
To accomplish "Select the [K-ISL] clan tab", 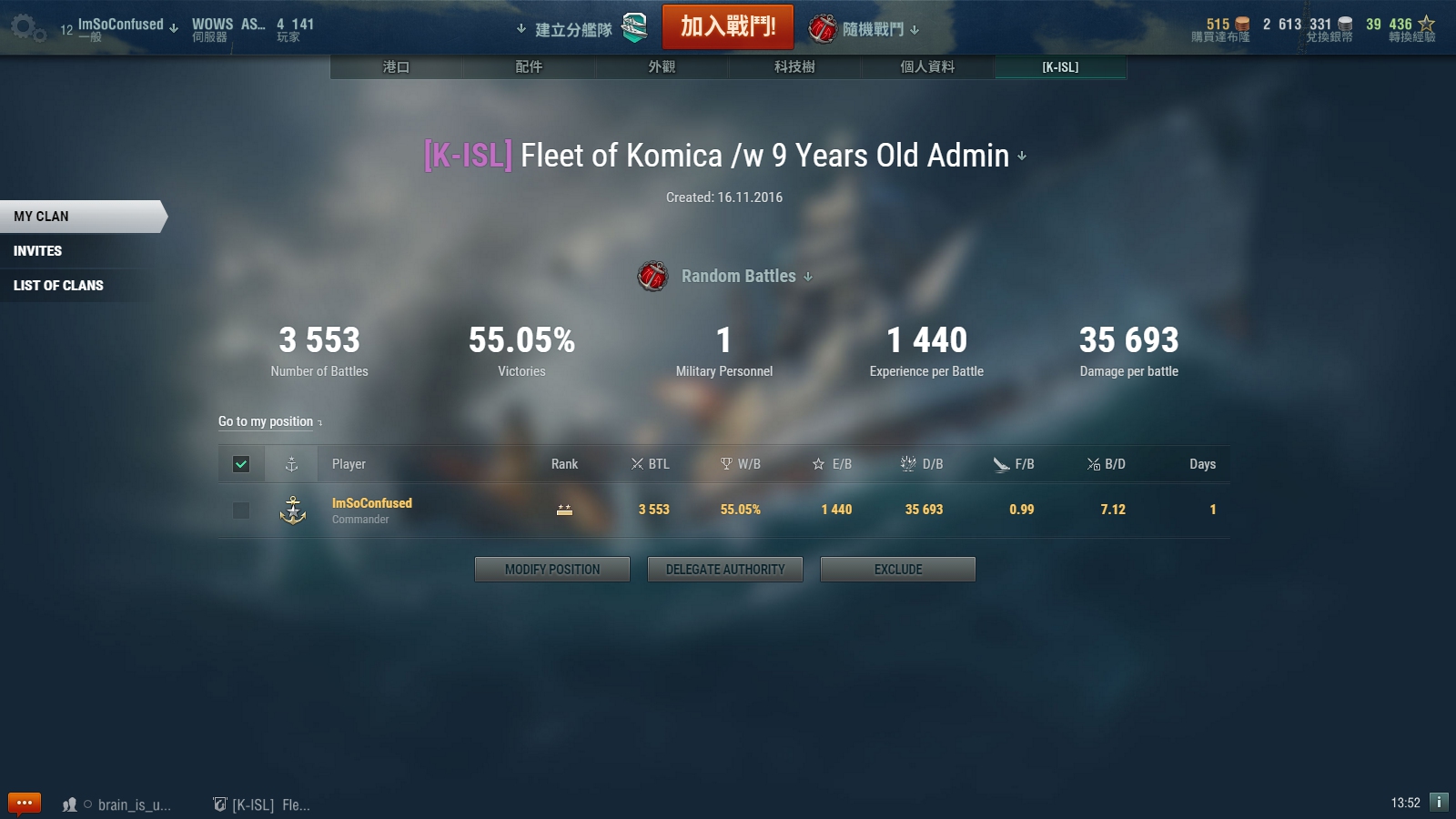I will (x=1060, y=67).
